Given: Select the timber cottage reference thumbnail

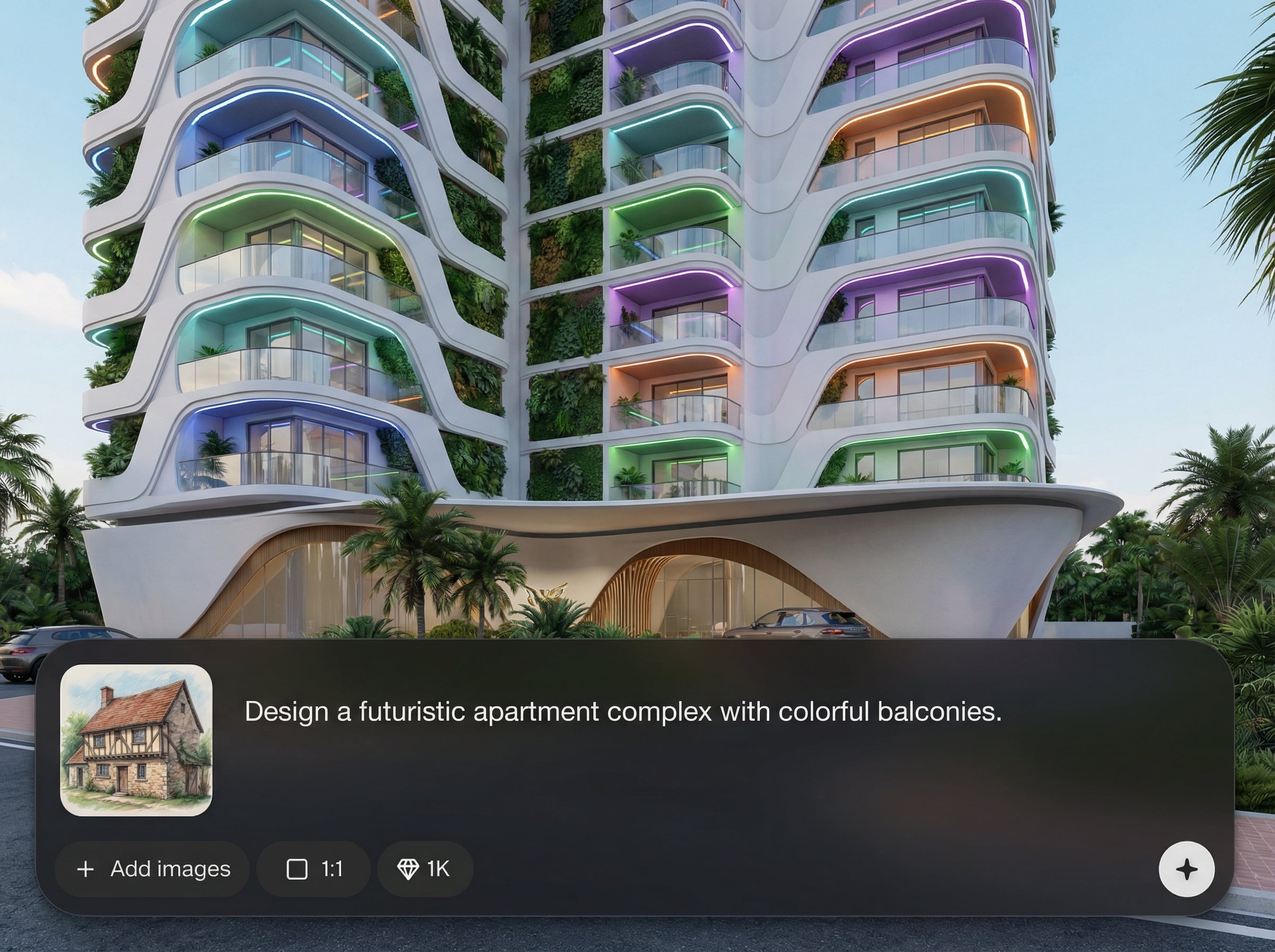Looking at the screenshot, I should 137,740.
